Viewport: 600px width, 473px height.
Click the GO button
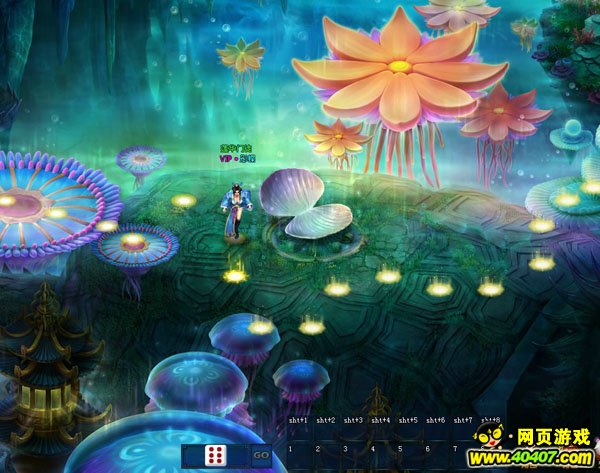point(261,454)
